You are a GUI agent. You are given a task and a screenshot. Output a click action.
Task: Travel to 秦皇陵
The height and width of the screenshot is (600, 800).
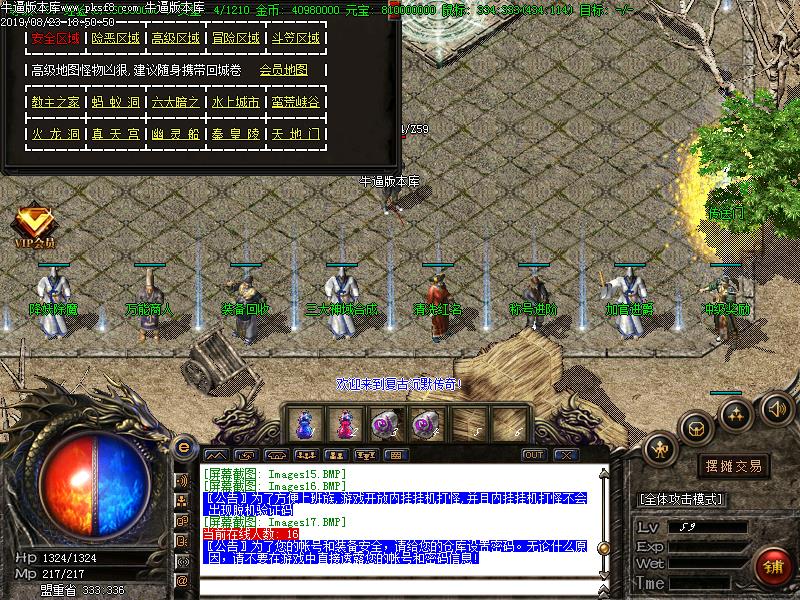point(235,133)
